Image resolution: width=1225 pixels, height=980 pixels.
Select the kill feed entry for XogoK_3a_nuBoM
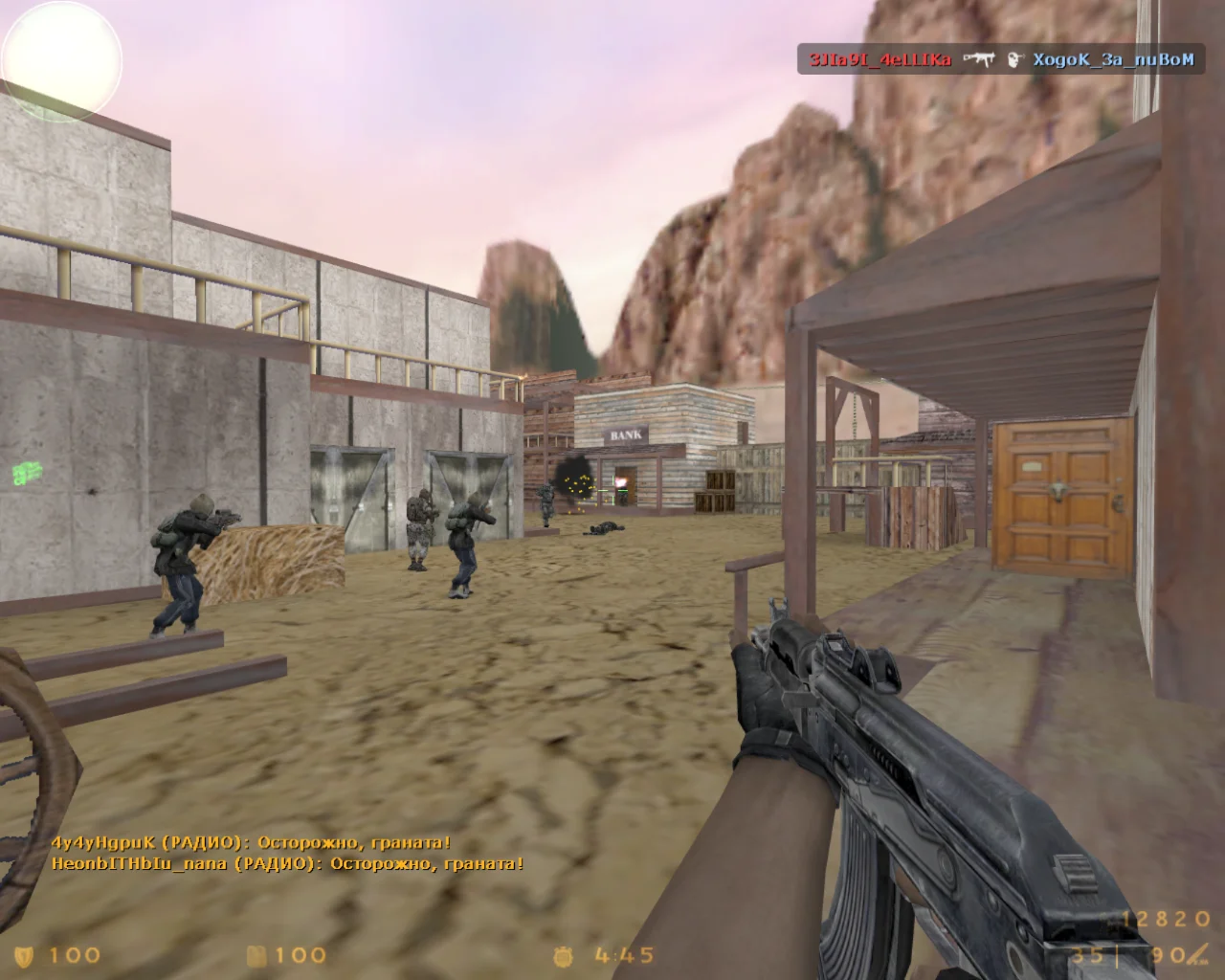[x=1113, y=60]
